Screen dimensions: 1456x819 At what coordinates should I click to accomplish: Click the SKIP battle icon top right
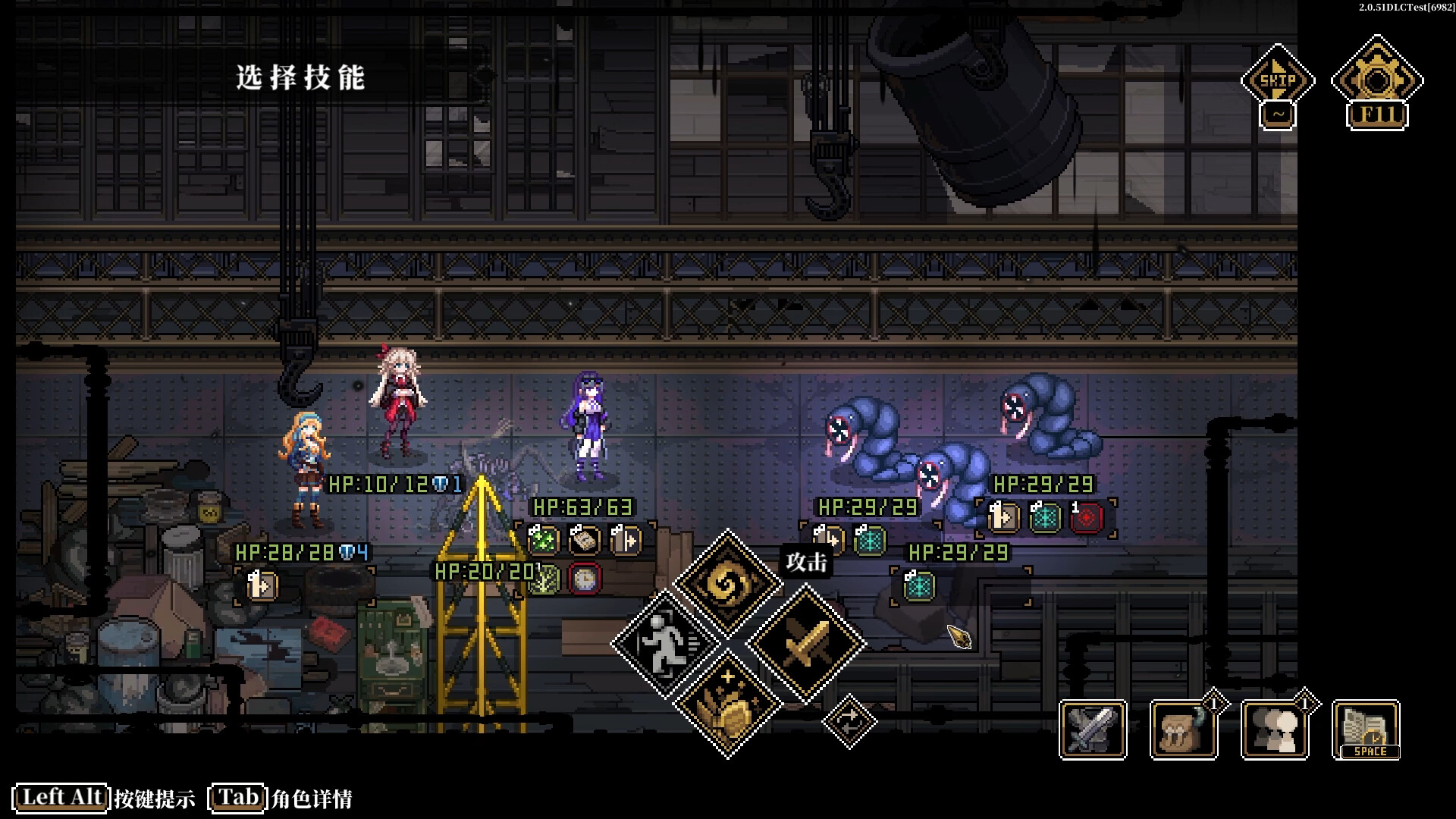coord(1279,78)
